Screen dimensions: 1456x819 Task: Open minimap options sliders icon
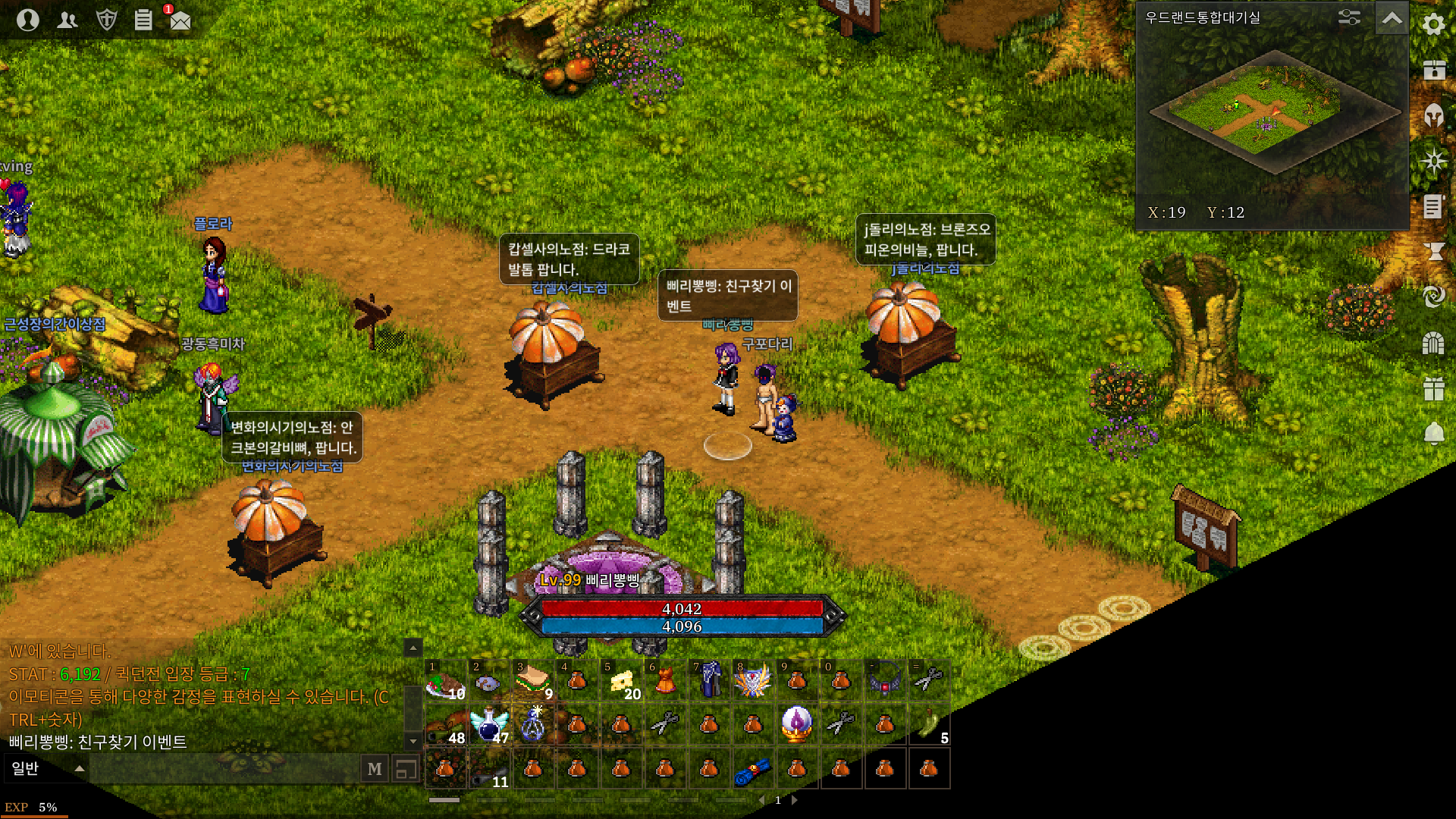click(x=1349, y=17)
